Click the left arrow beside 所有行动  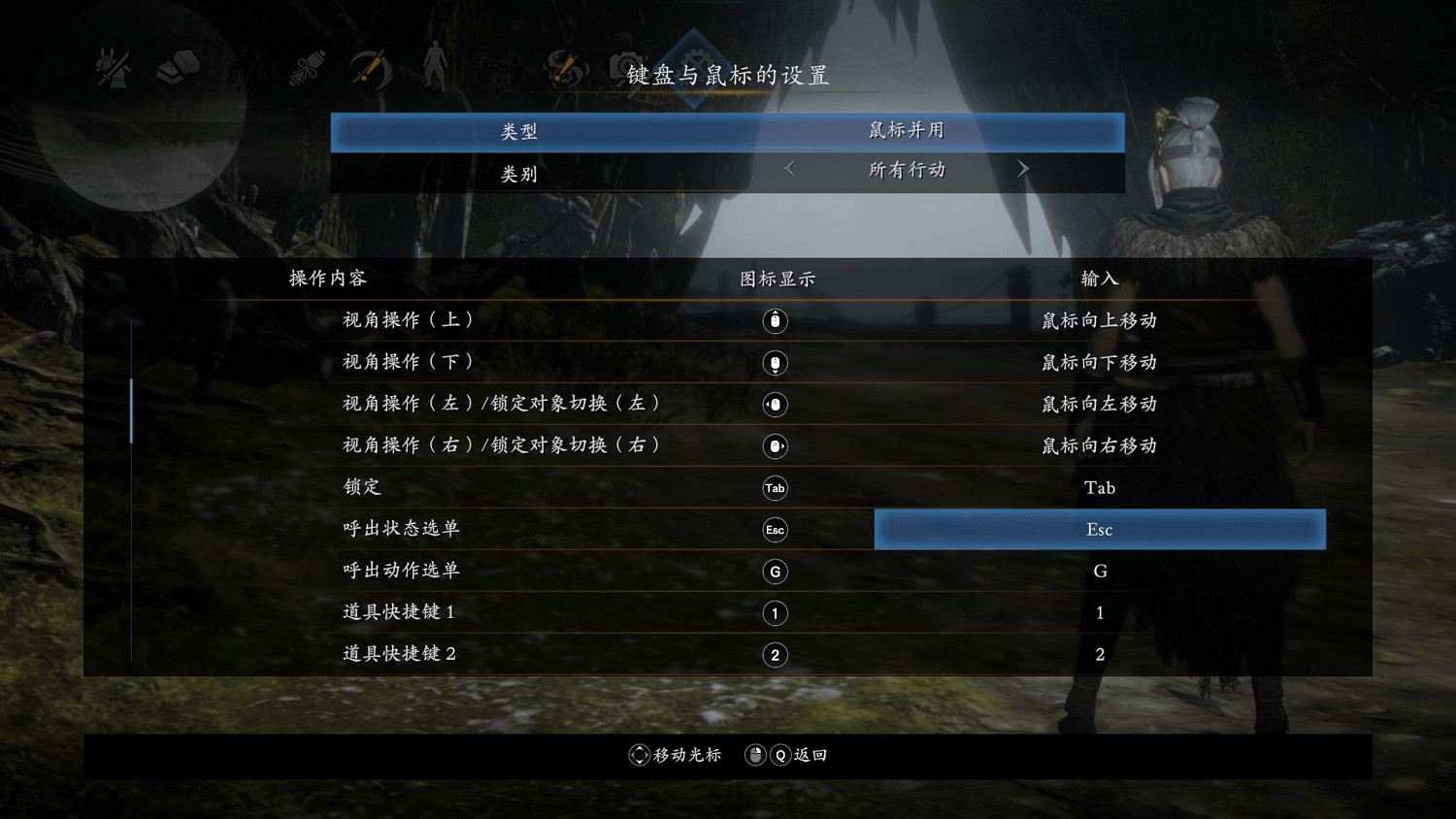[x=788, y=169]
